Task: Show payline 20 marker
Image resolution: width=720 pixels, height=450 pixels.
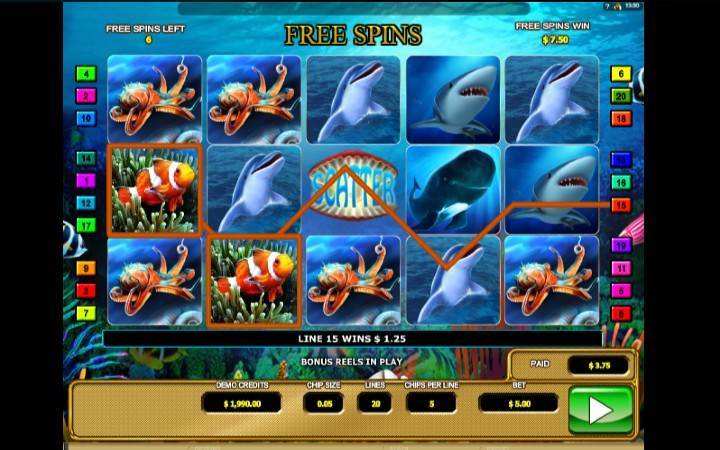Action: 621,96
